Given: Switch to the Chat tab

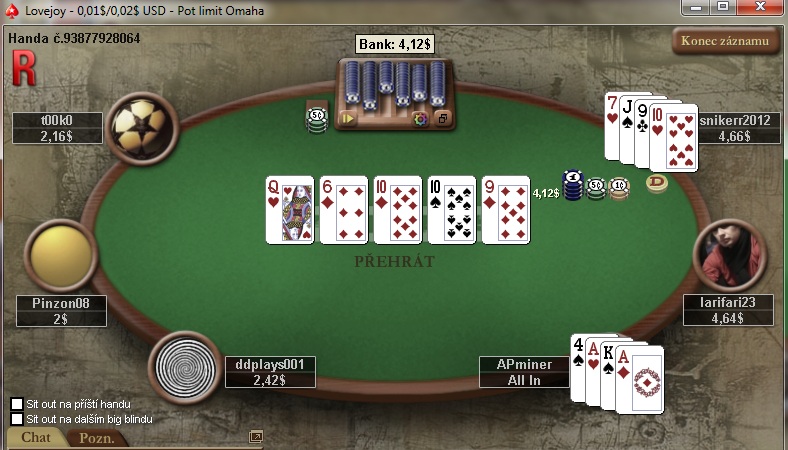Looking at the screenshot, I should tap(36, 438).
